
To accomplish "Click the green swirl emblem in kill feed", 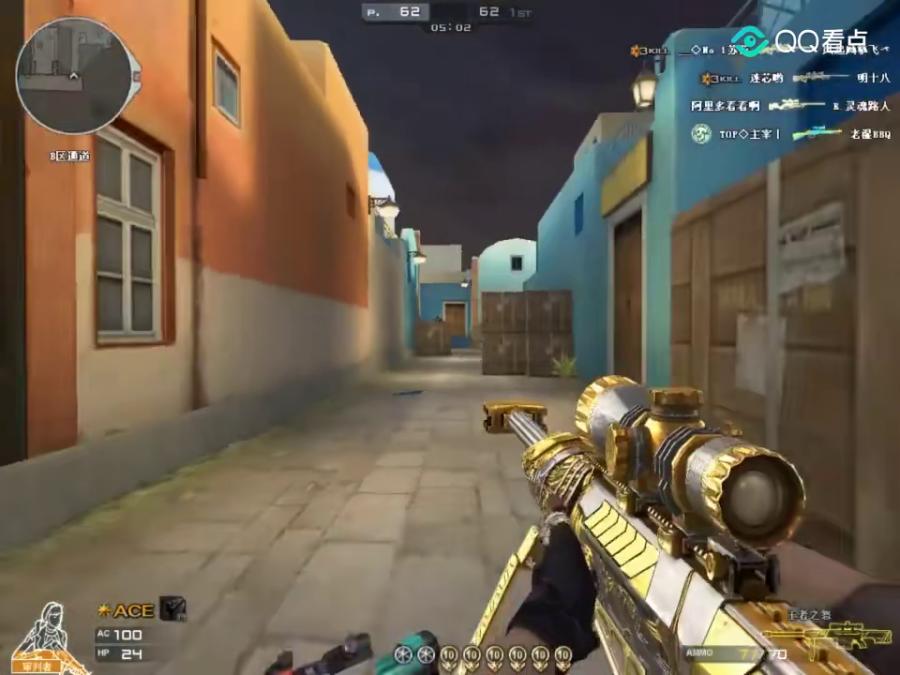I will click(701, 133).
